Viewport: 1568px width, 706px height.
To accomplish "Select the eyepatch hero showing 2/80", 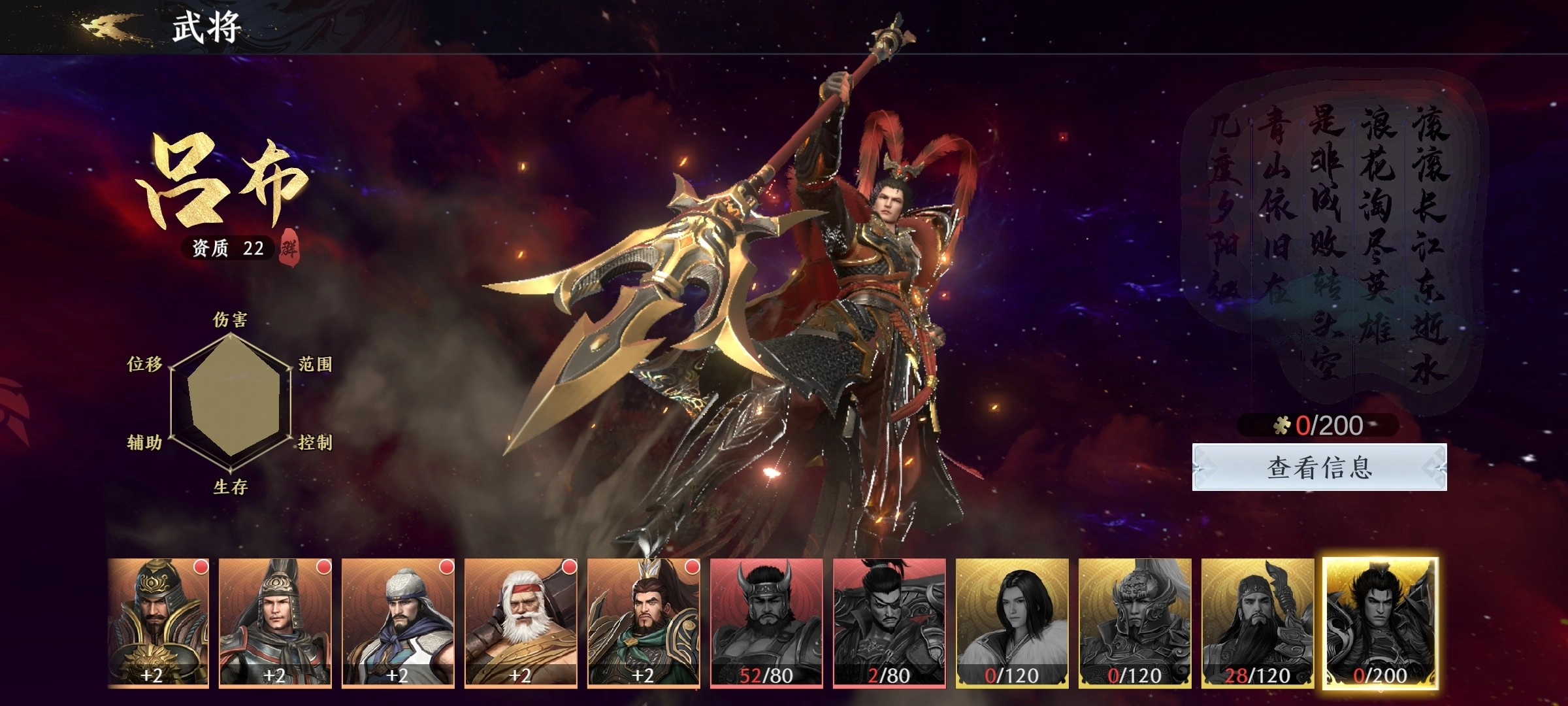I will [889, 622].
